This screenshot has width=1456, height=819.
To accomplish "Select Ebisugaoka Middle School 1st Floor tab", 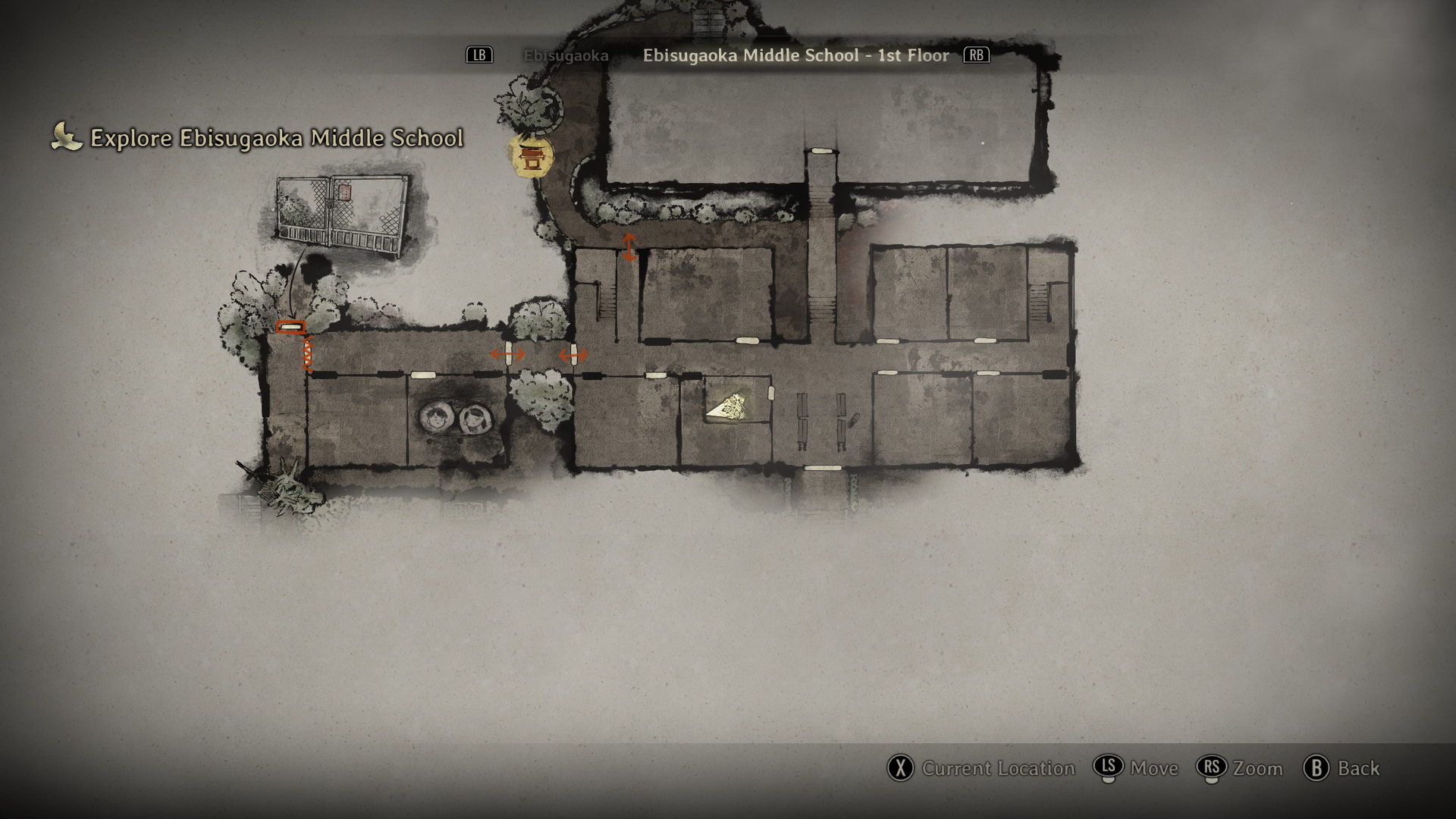I will [x=795, y=55].
